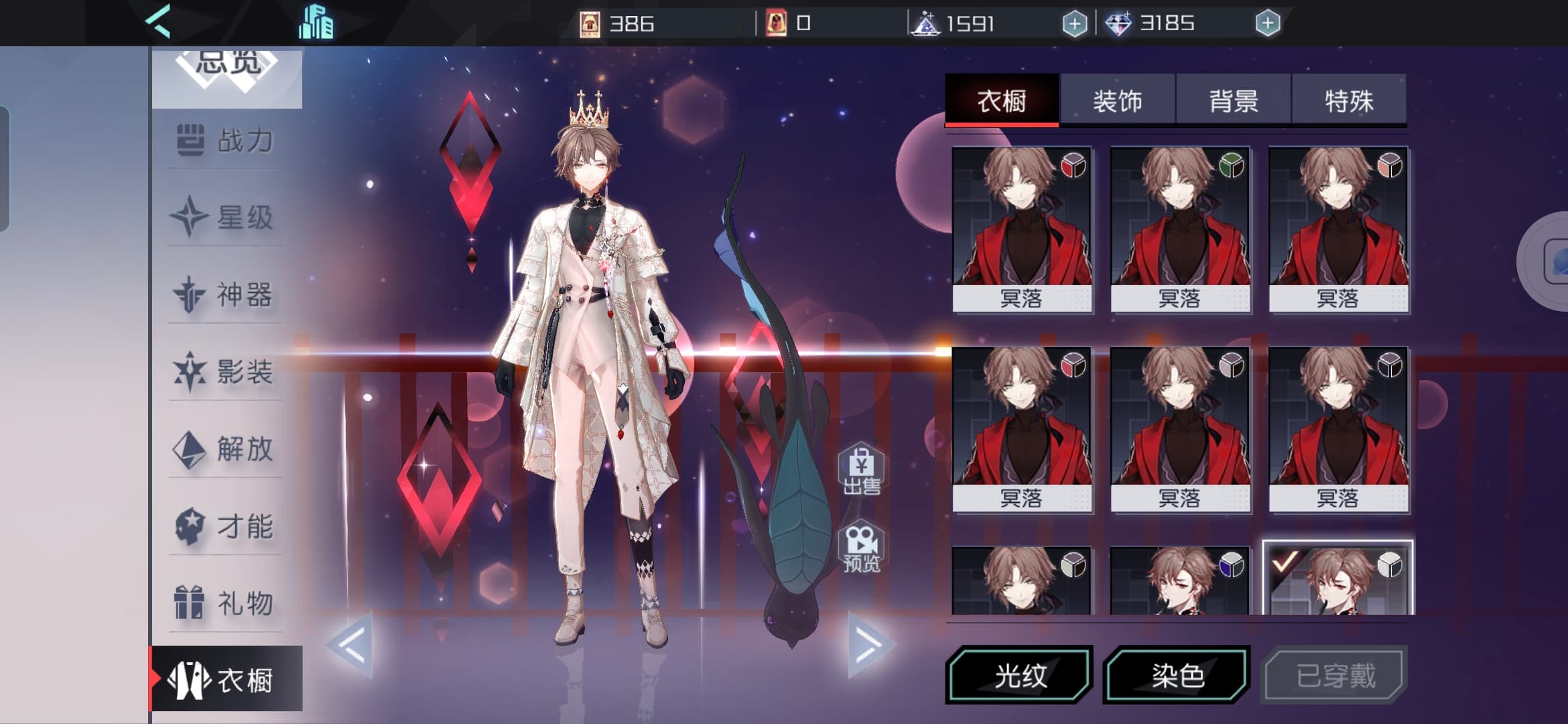
Task: Add more crystal currency (1591)
Action: 1074,24
